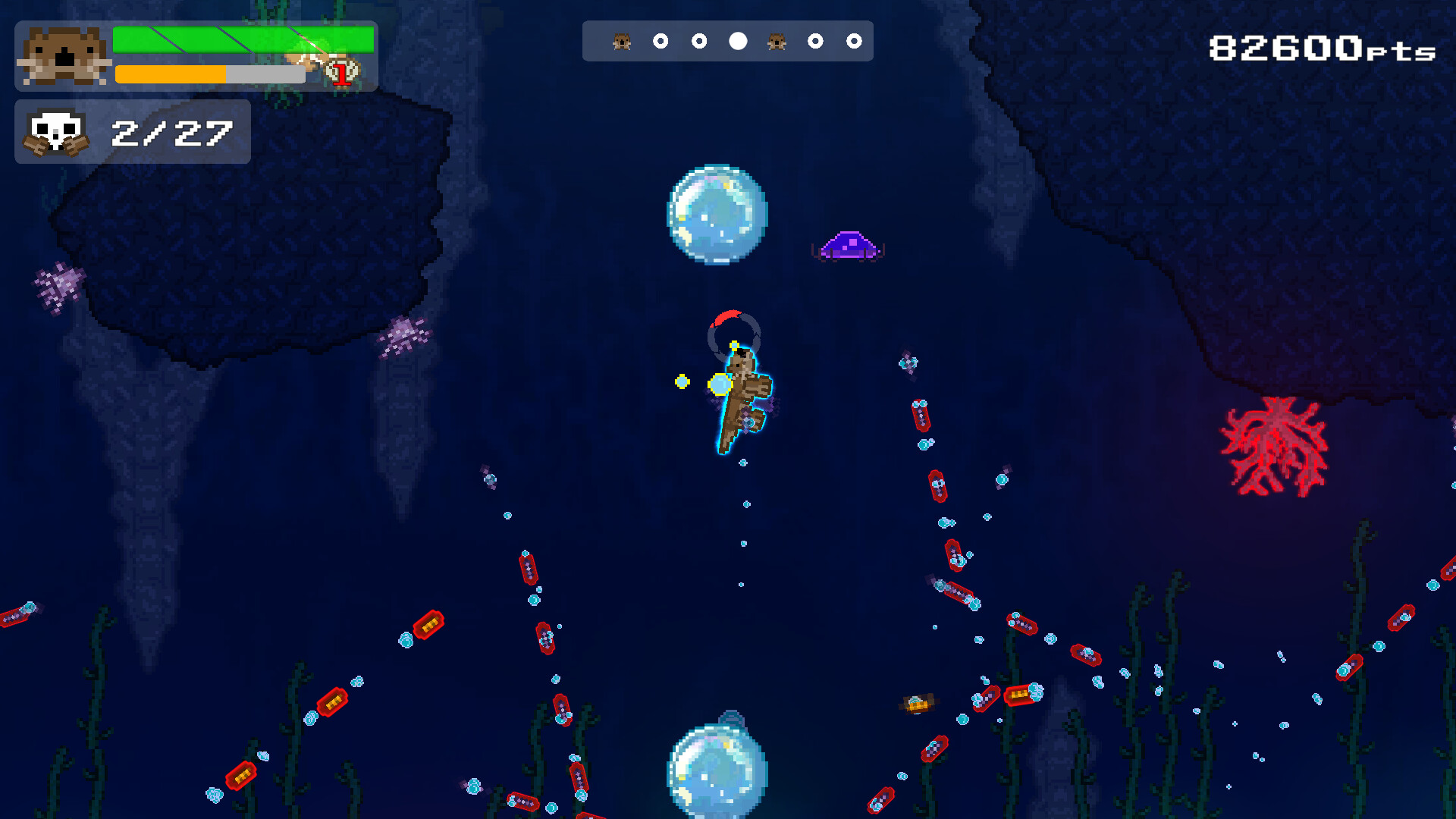
Task: Click the orange ammo progress bar
Action: tap(171, 74)
